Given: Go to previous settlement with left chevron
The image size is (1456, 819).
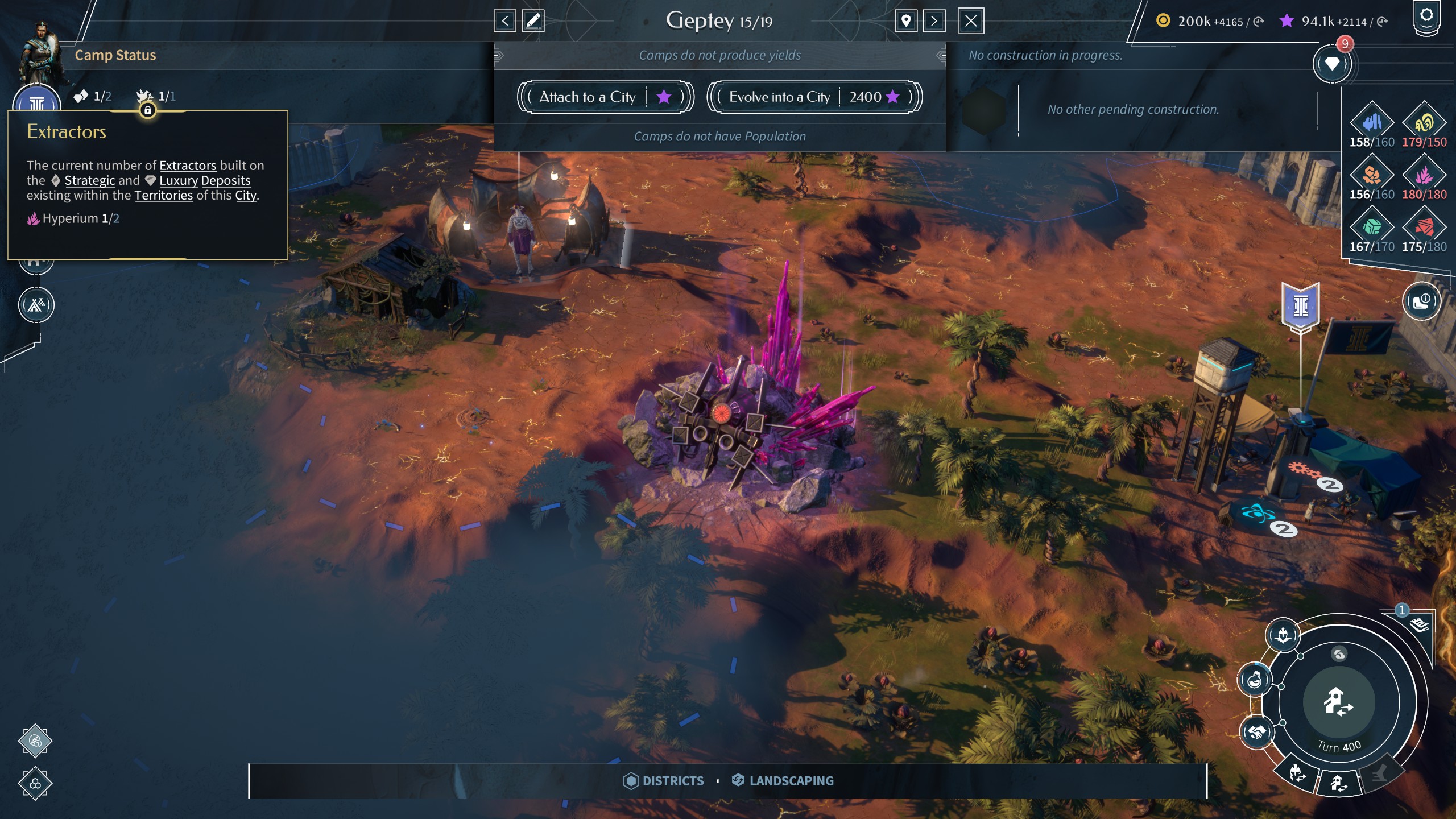Looking at the screenshot, I should (506, 21).
